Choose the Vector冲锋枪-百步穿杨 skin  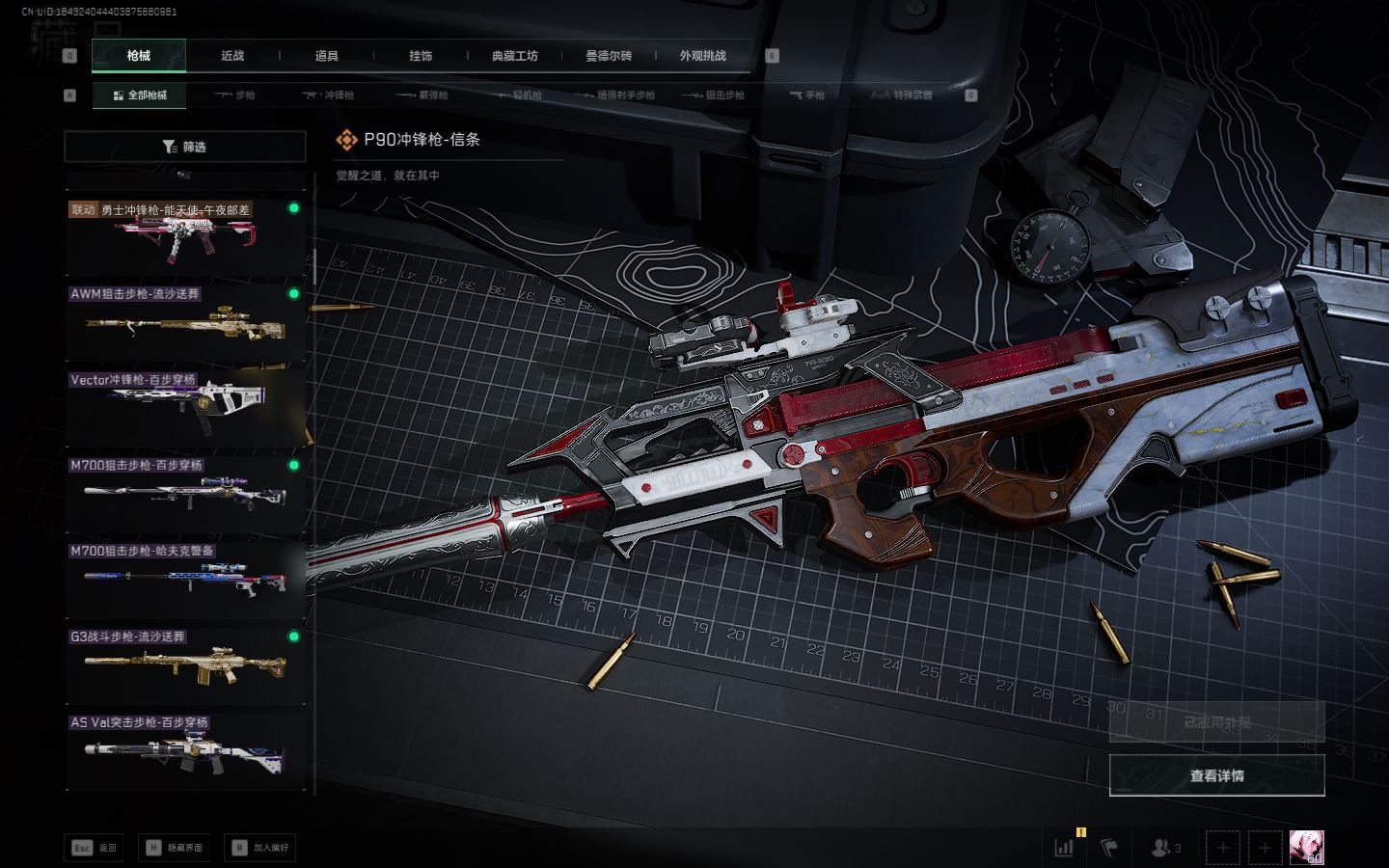(x=185, y=409)
